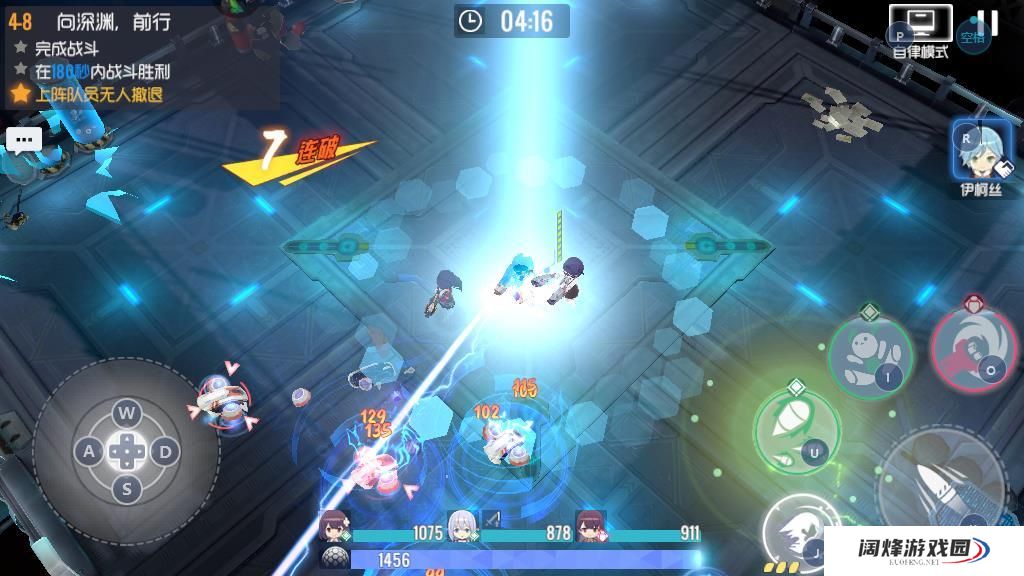Viewport: 1024px width, 576px height.
Task: Move up with the W joystick button
Action: [126, 412]
